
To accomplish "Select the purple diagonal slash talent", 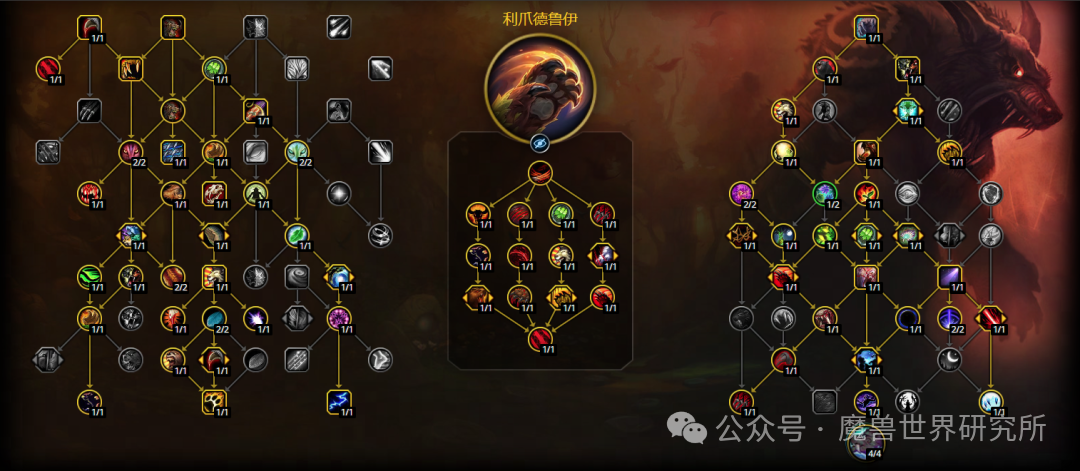I will [x=949, y=276].
